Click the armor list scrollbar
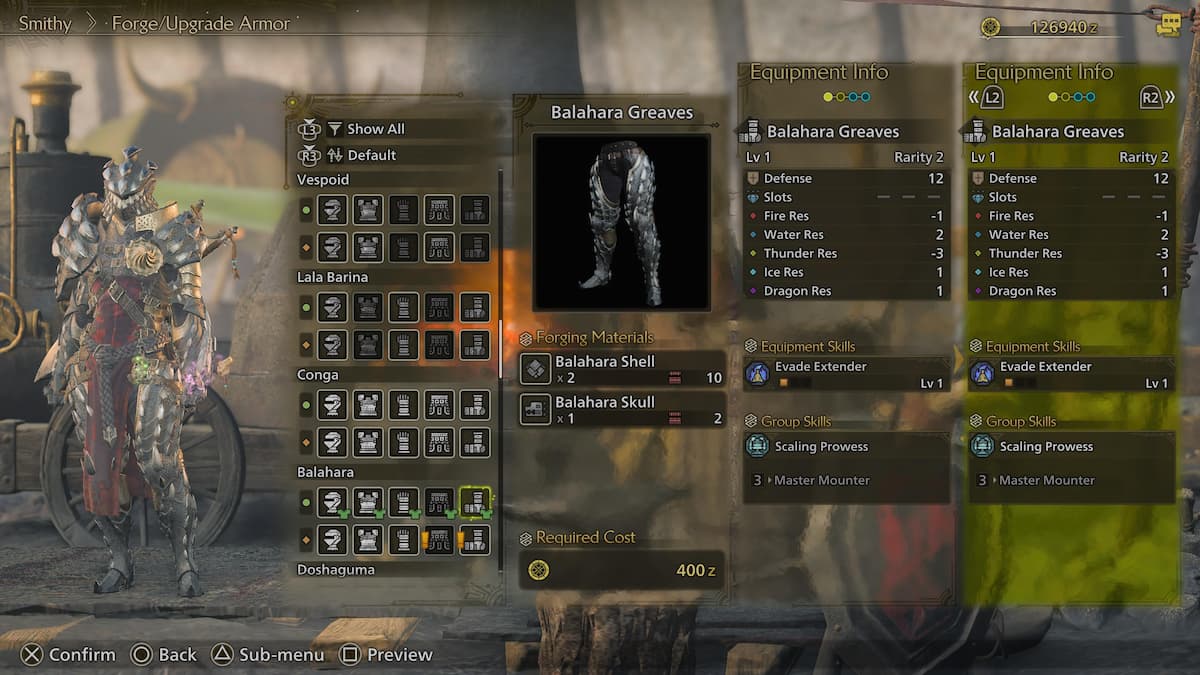Image resolution: width=1200 pixels, height=675 pixels. click(501, 350)
